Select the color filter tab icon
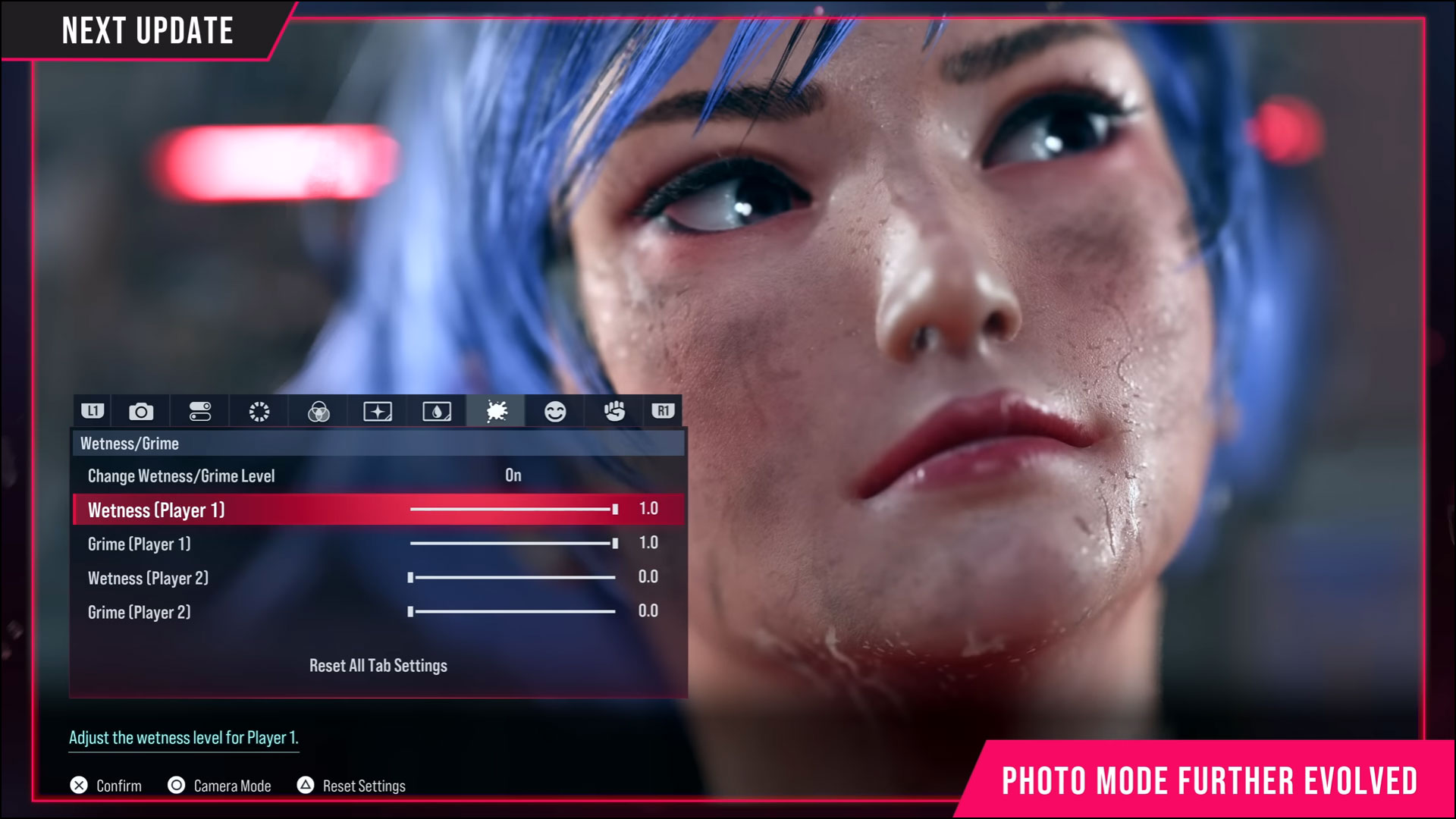 (x=318, y=411)
